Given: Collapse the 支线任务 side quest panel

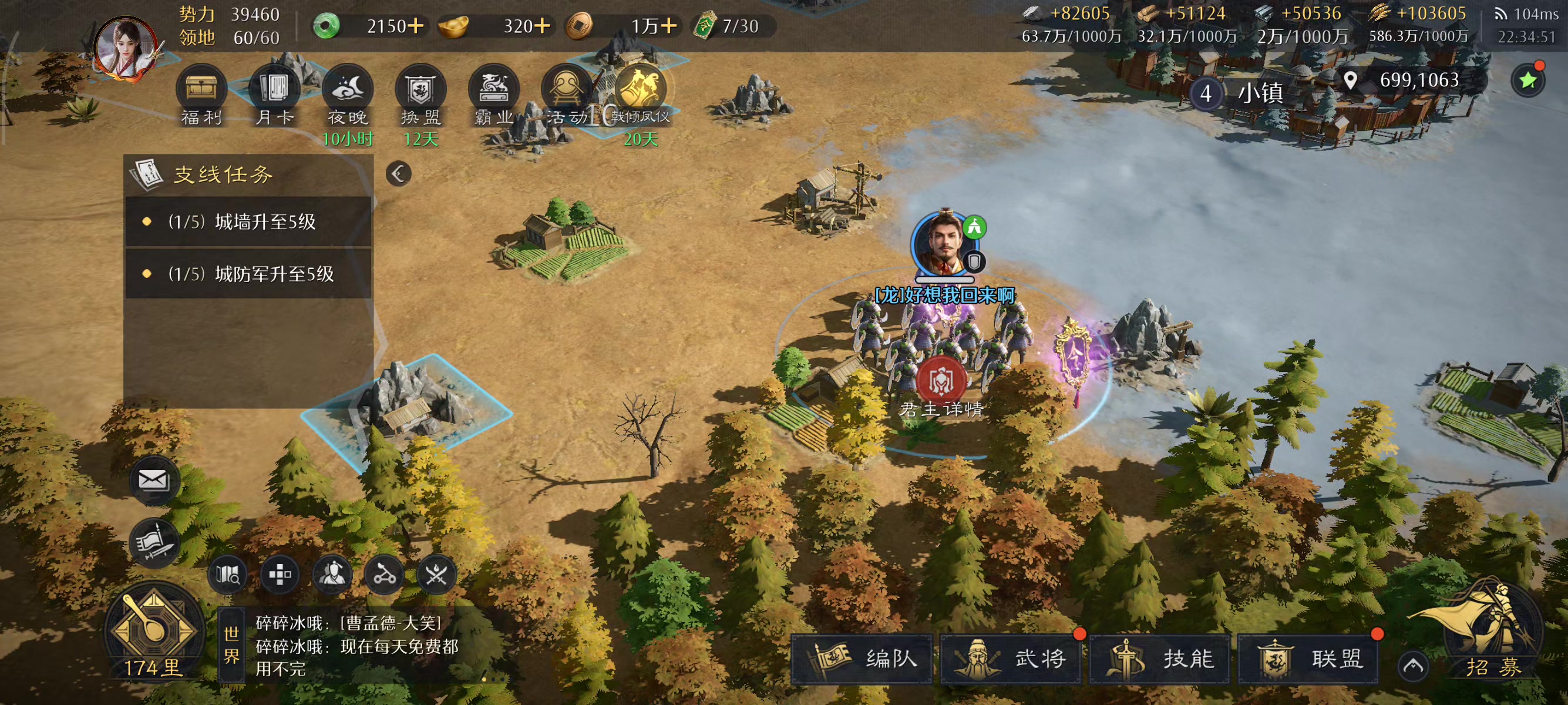Looking at the screenshot, I should [399, 174].
